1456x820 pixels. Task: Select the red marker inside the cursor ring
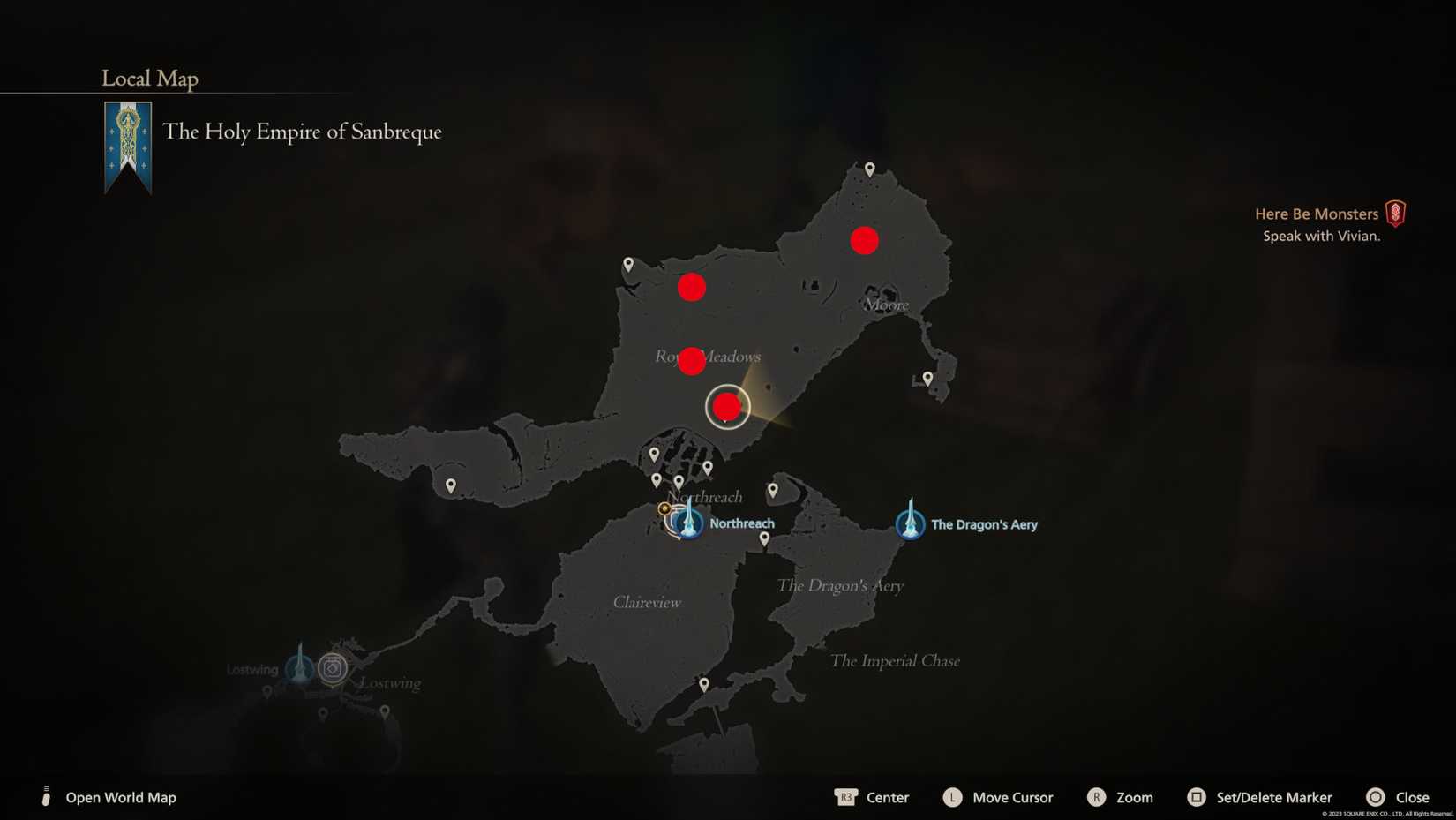coord(726,406)
